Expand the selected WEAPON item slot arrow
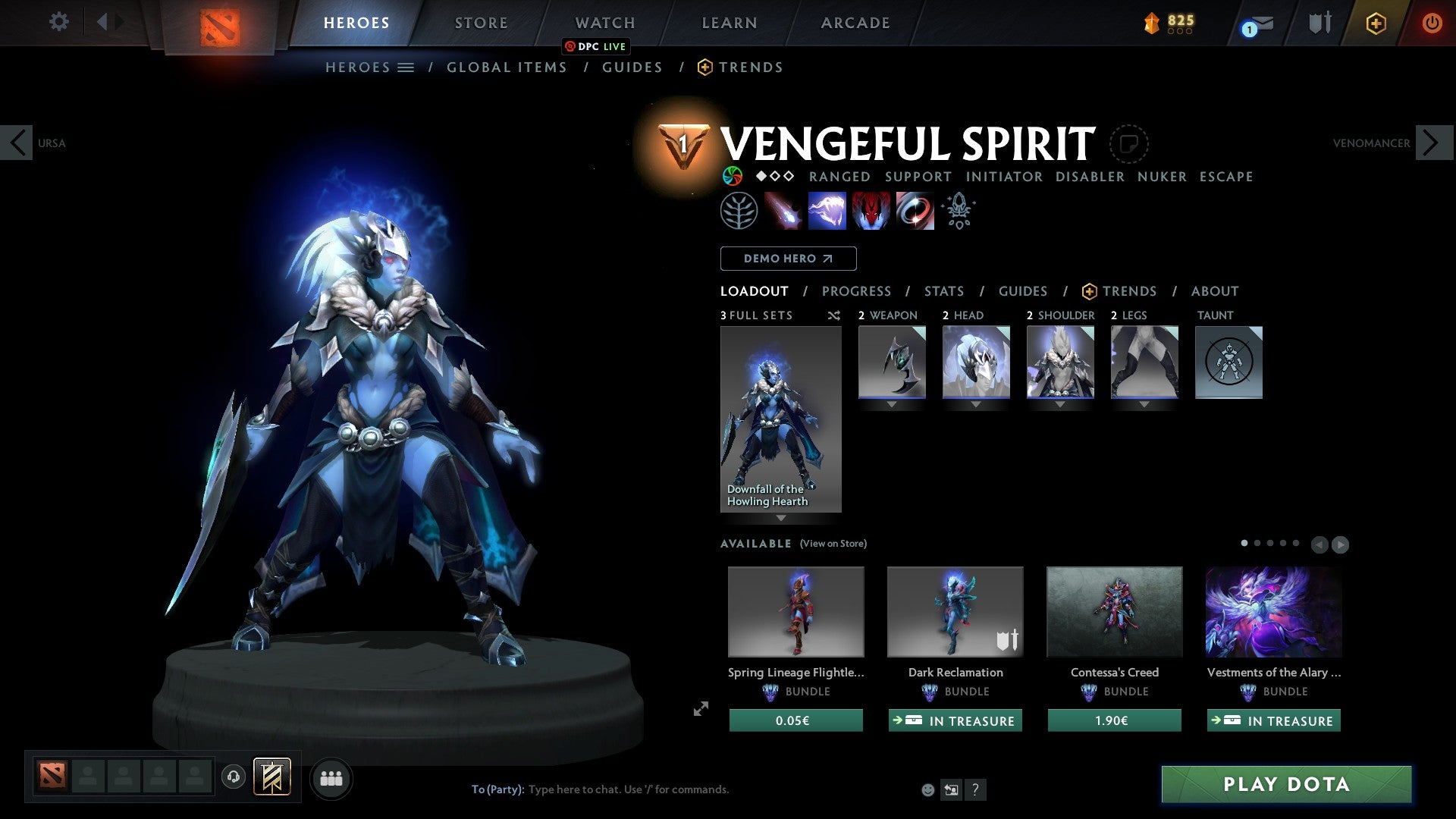The width and height of the screenshot is (1456, 819). [891, 404]
